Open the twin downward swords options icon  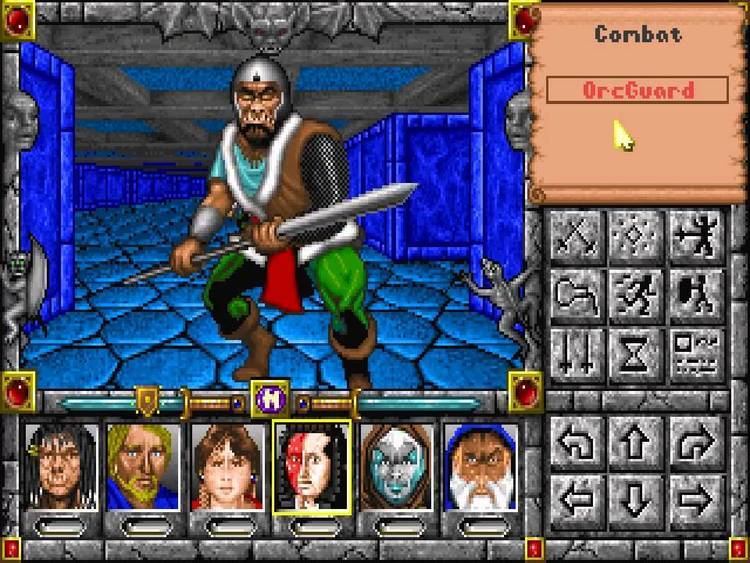[x=576, y=355]
